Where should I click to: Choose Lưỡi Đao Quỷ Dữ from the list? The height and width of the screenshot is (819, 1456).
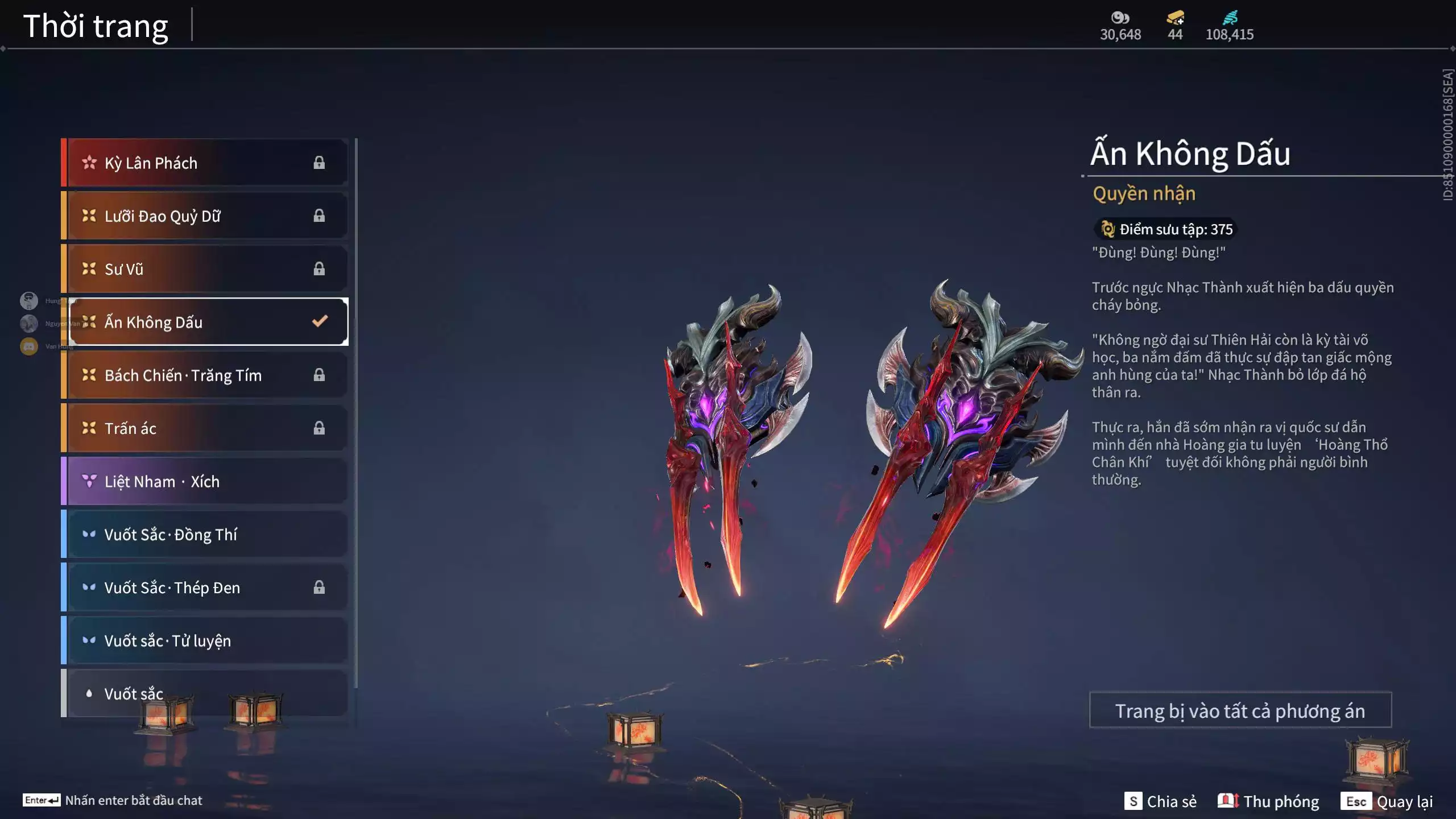(205, 216)
